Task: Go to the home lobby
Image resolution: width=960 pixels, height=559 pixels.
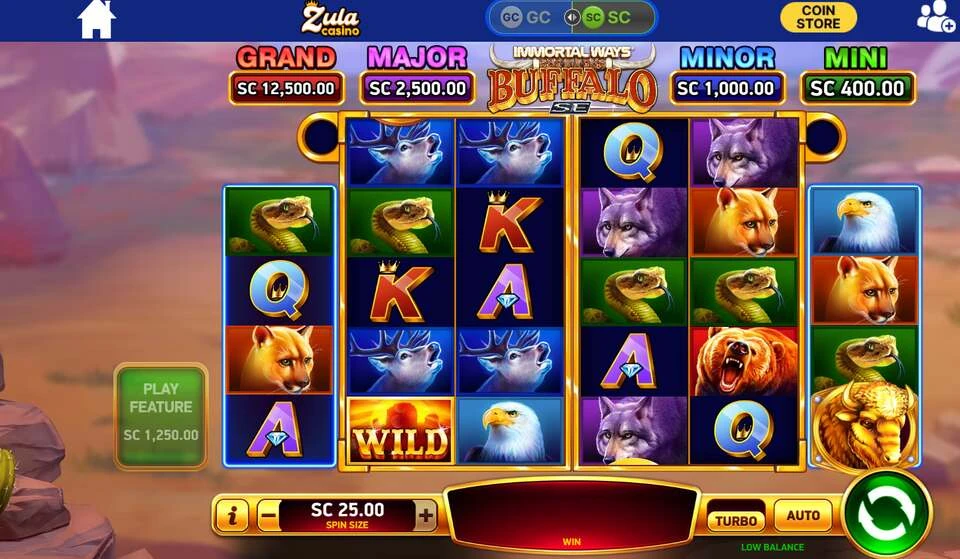Action: click(x=96, y=19)
